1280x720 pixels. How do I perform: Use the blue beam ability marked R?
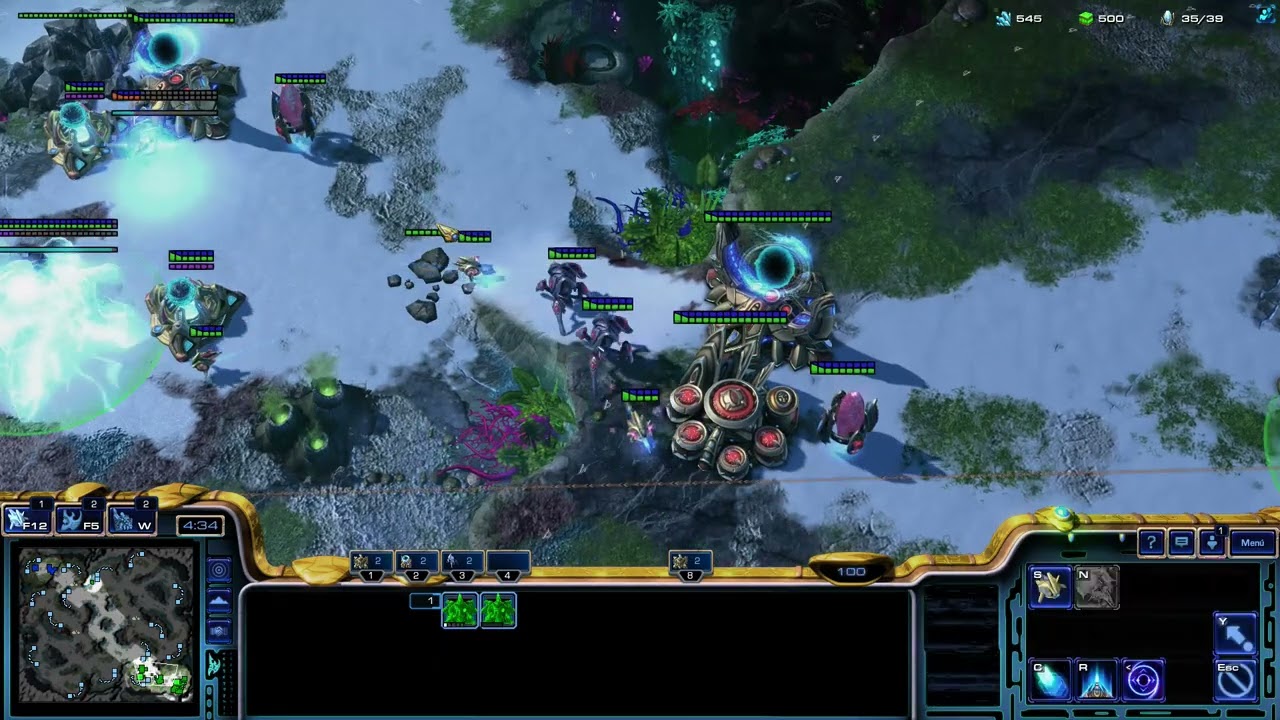(x=1097, y=680)
